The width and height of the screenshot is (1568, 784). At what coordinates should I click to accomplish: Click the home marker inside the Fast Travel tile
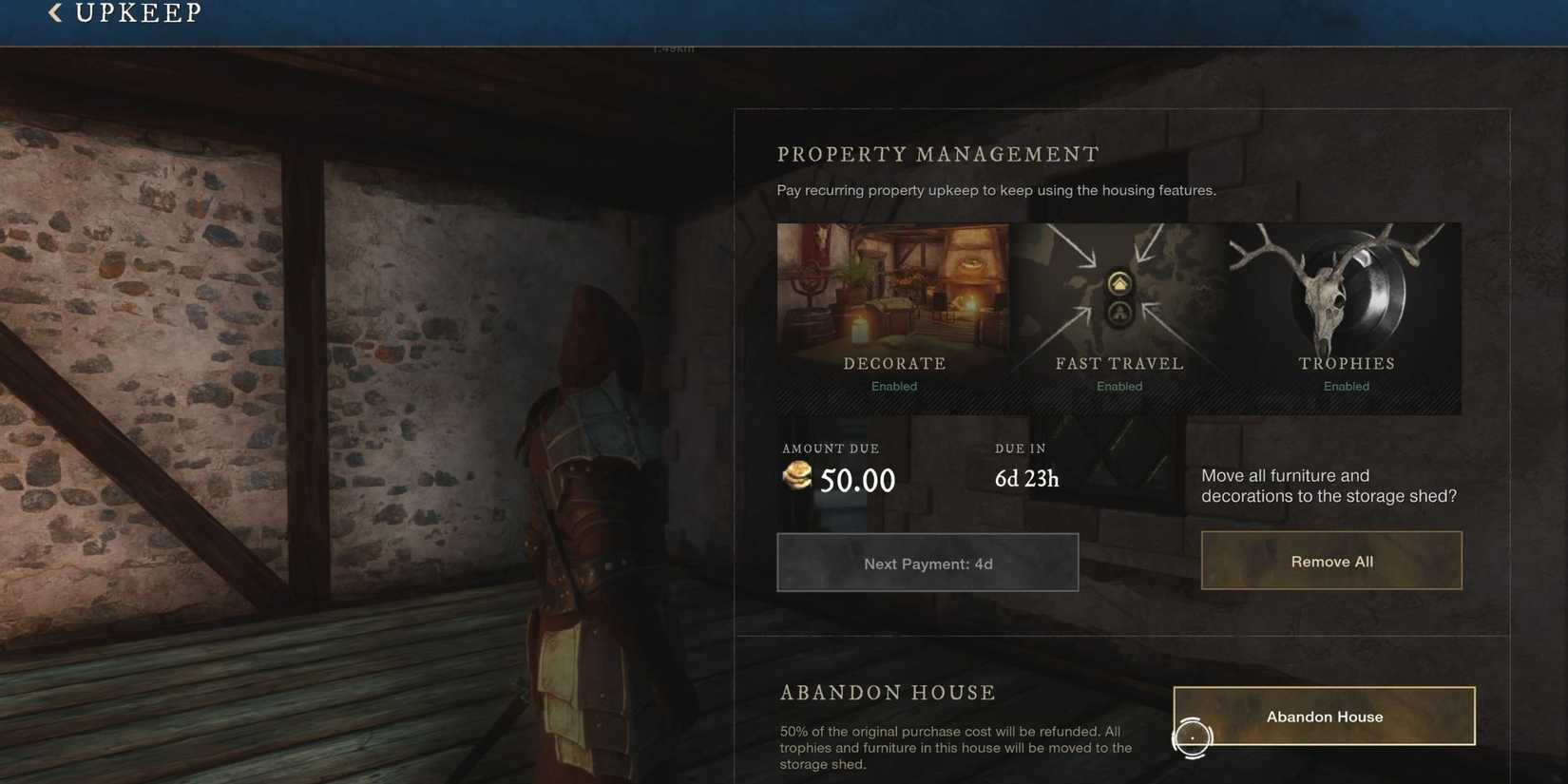tap(1119, 282)
